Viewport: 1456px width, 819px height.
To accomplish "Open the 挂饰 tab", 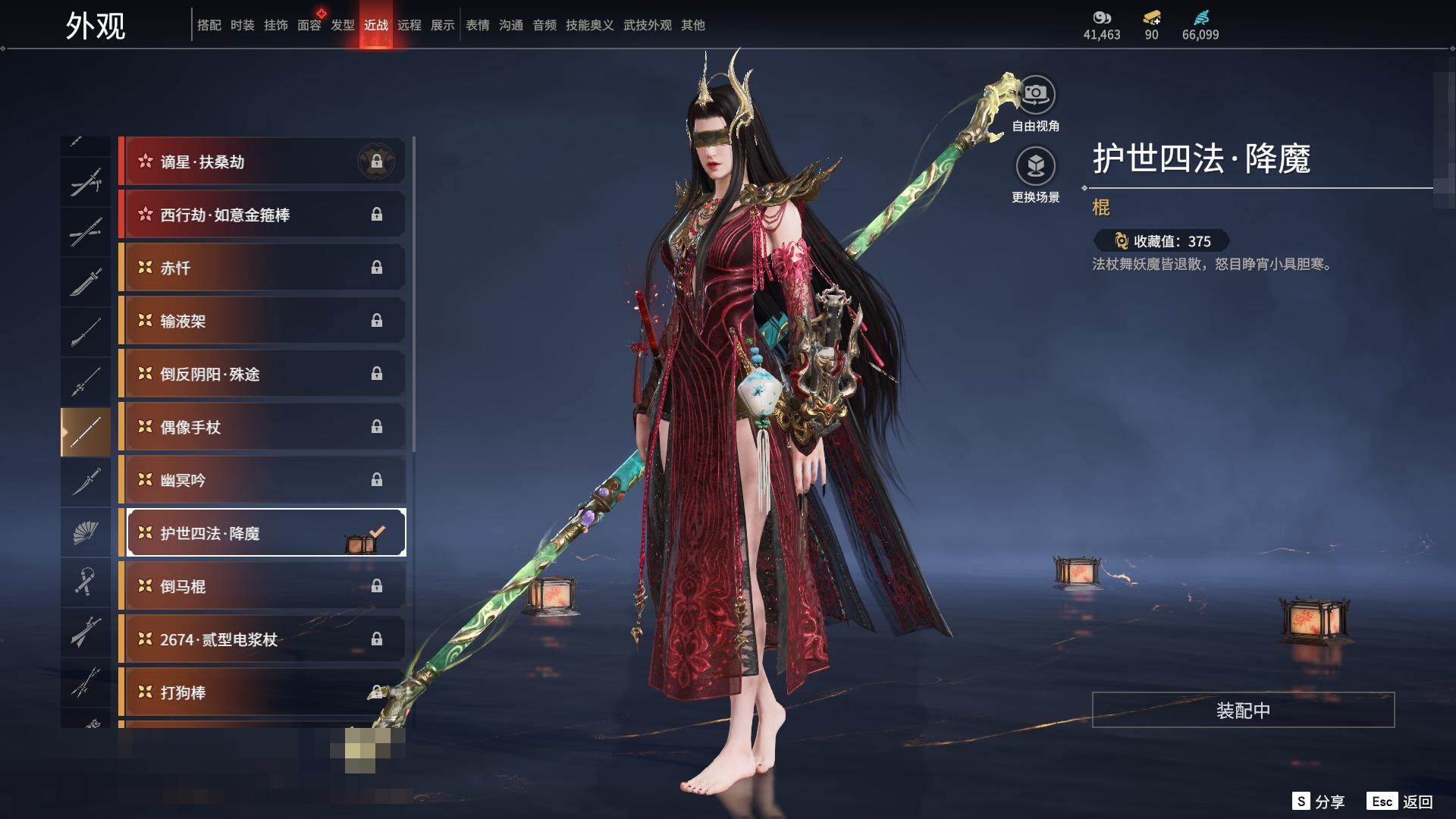I will click(276, 25).
